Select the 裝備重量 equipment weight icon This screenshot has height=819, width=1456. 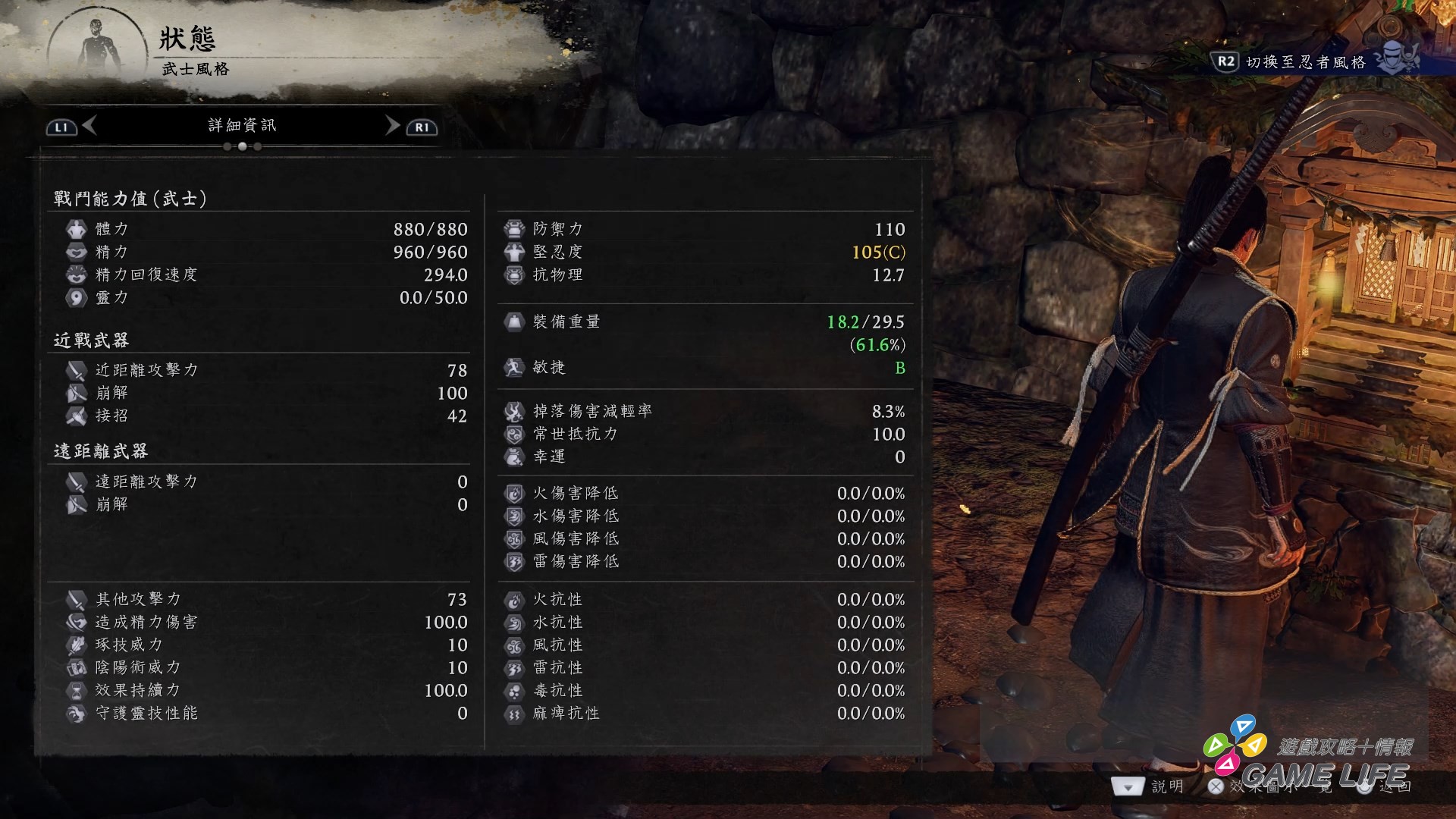click(514, 321)
